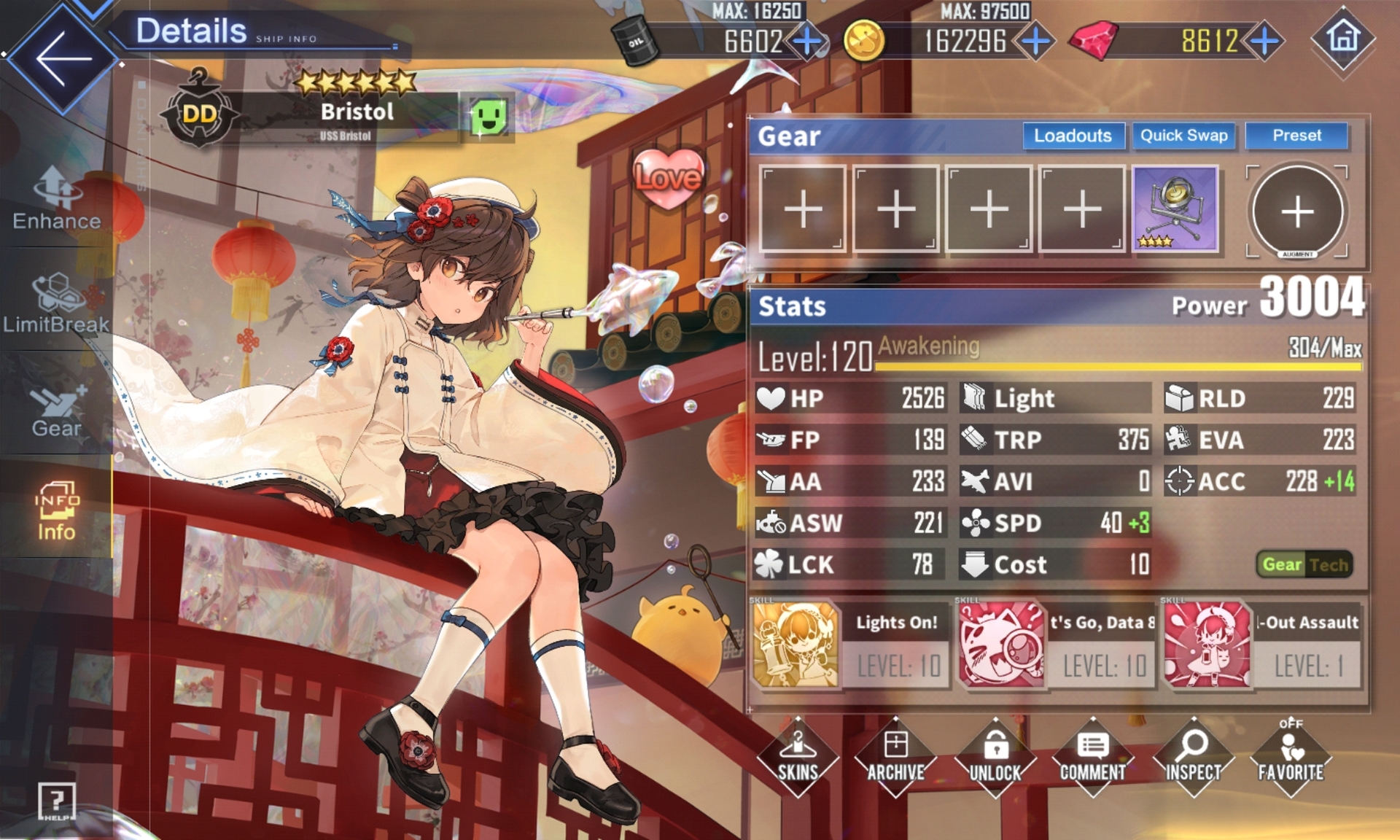Open gear Preset options
This screenshot has height=840, width=1400.
(1296, 136)
